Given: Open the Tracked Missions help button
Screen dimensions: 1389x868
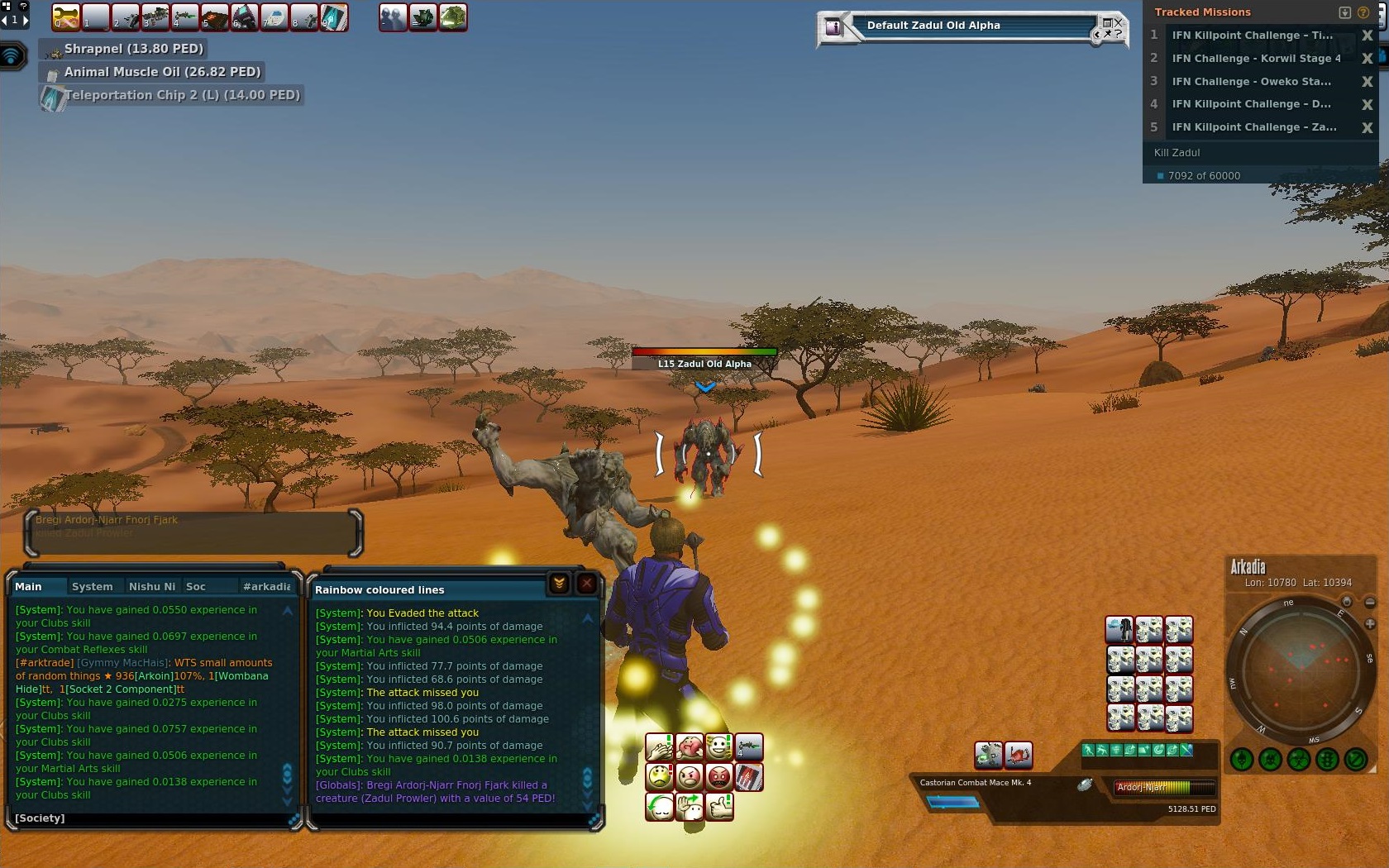Looking at the screenshot, I should [x=1363, y=12].
